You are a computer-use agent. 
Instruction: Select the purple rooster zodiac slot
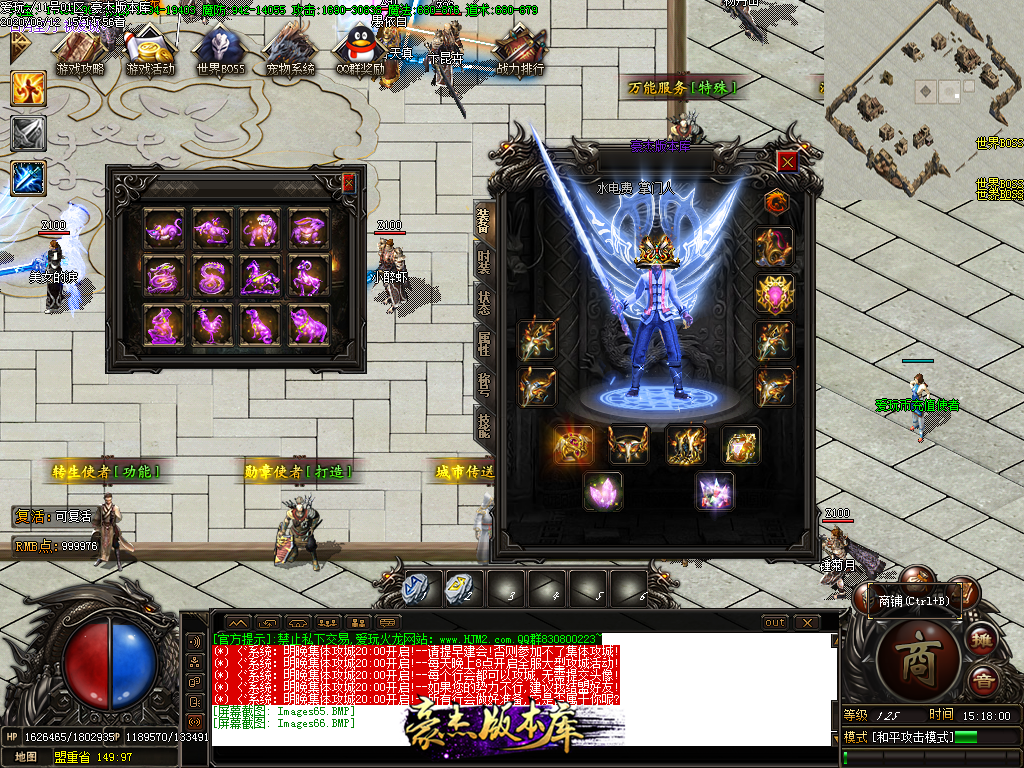[212, 325]
